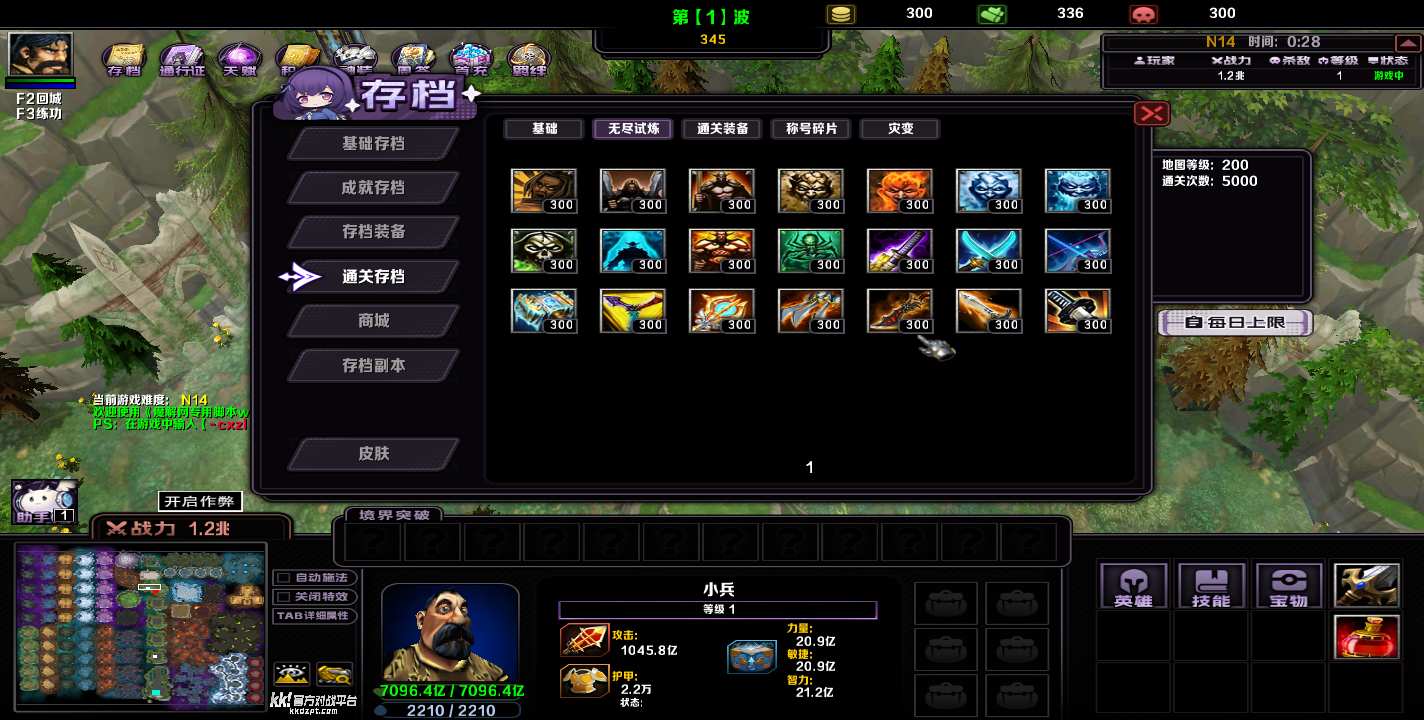The height and width of the screenshot is (720, 1424).
Task: Click the 开启作弊 button
Action: tap(200, 501)
